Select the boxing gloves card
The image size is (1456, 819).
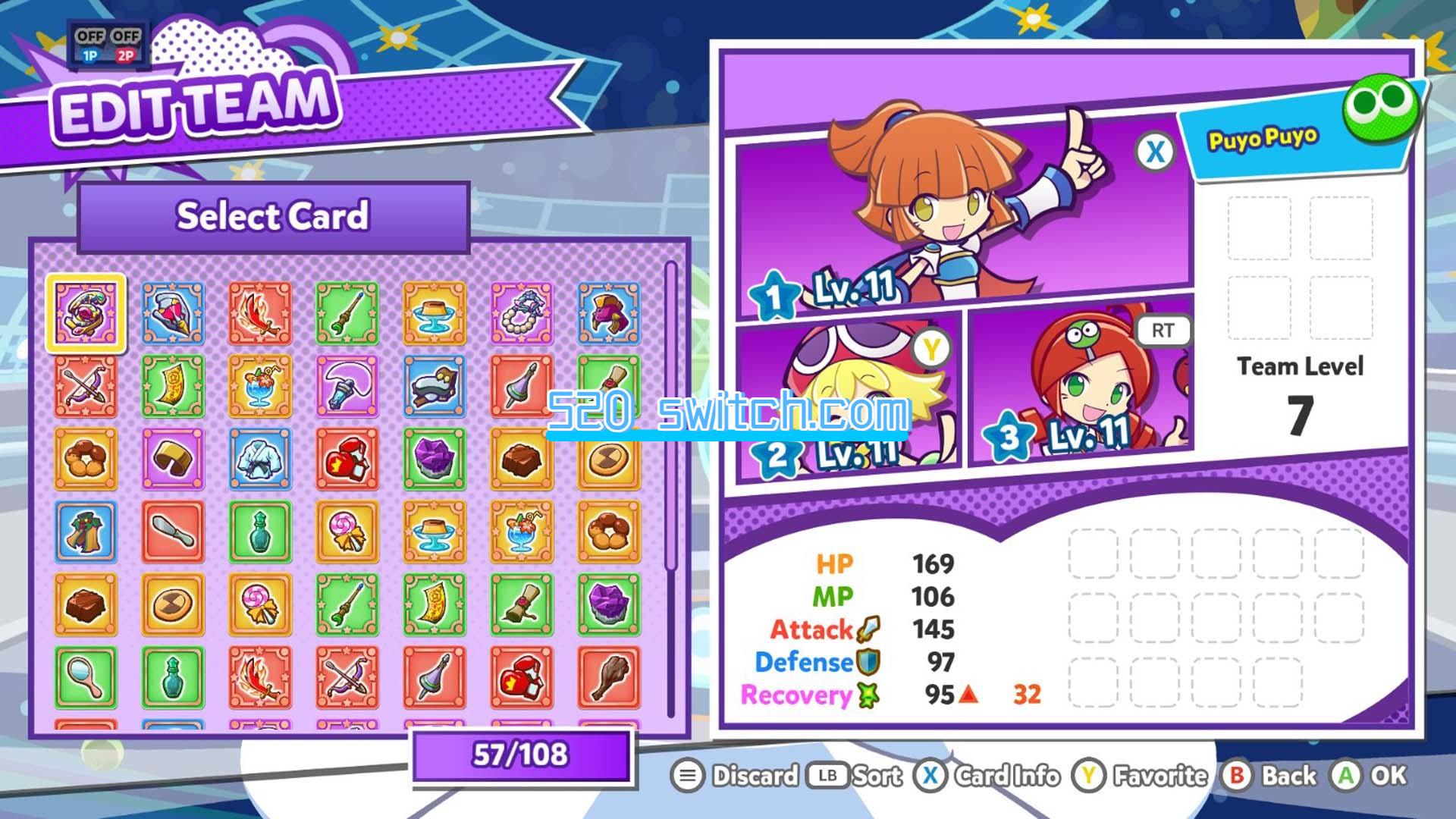pyautogui.click(x=347, y=458)
